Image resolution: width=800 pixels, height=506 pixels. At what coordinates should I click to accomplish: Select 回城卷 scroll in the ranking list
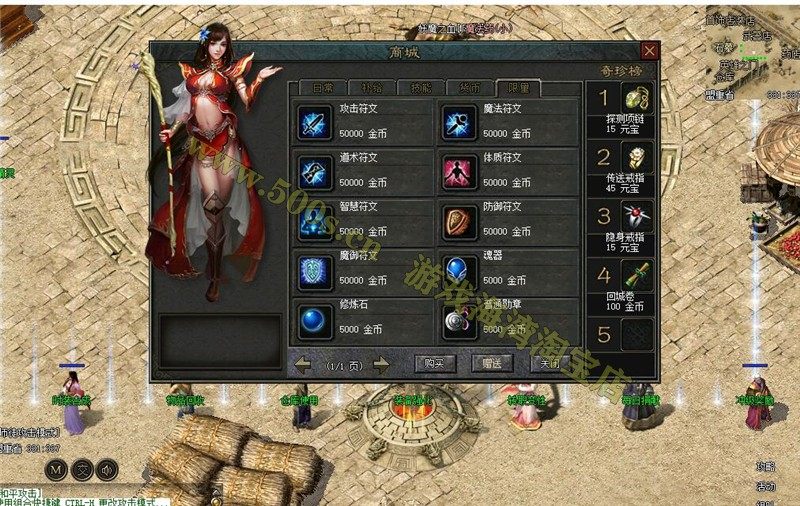click(x=637, y=276)
